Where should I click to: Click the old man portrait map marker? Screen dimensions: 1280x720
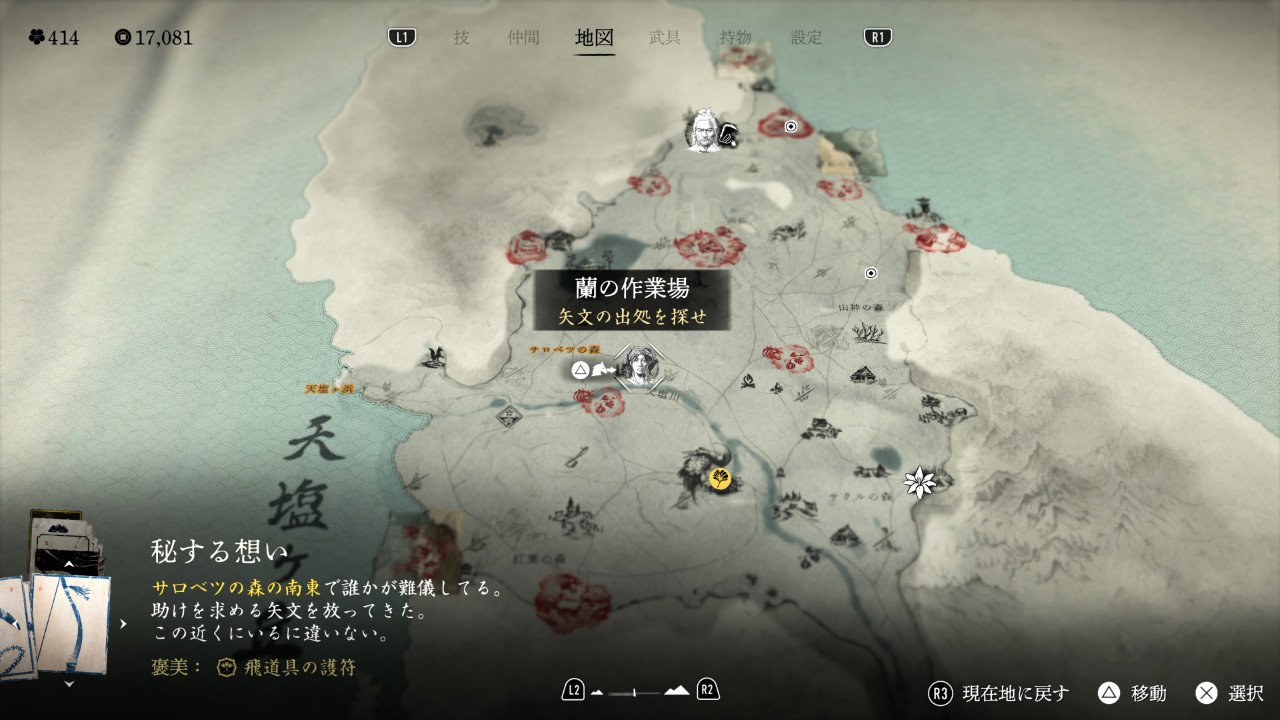tap(704, 130)
